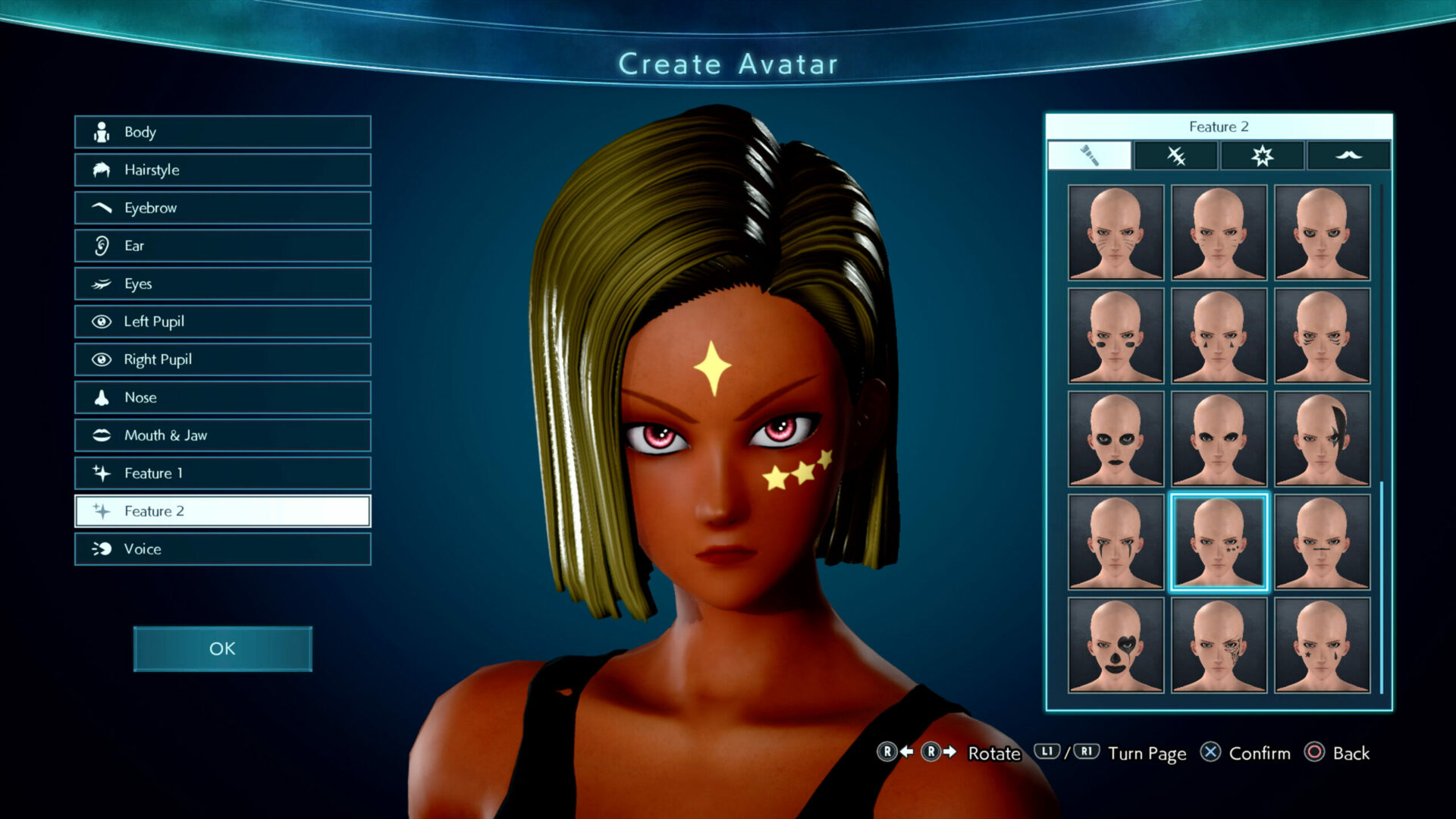This screenshot has width=1456, height=819.
Task: Switch to the scars tab in Feature 2
Action: pyautogui.click(x=1175, y=155)
